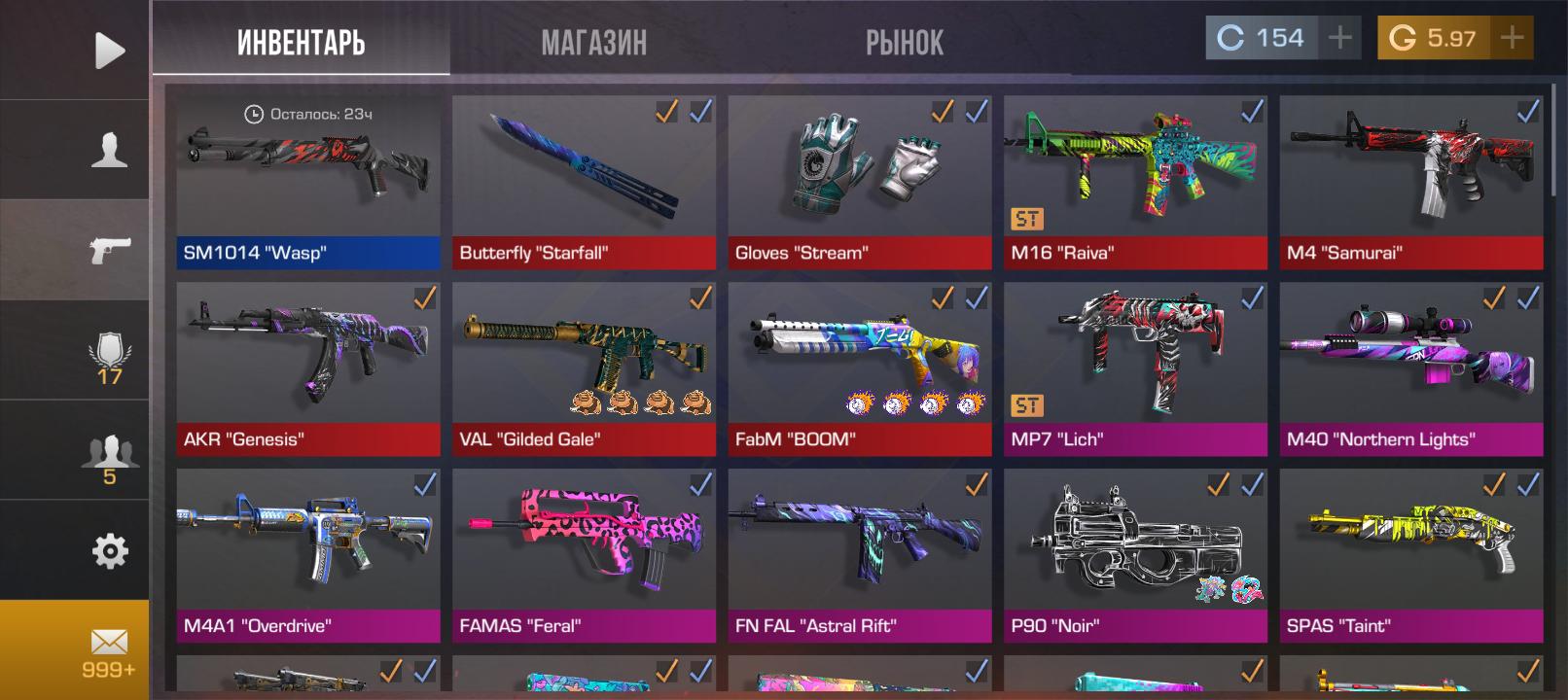1568x700 pixels.
Task: Open the settings gear icon
Action: click(109, 551)
